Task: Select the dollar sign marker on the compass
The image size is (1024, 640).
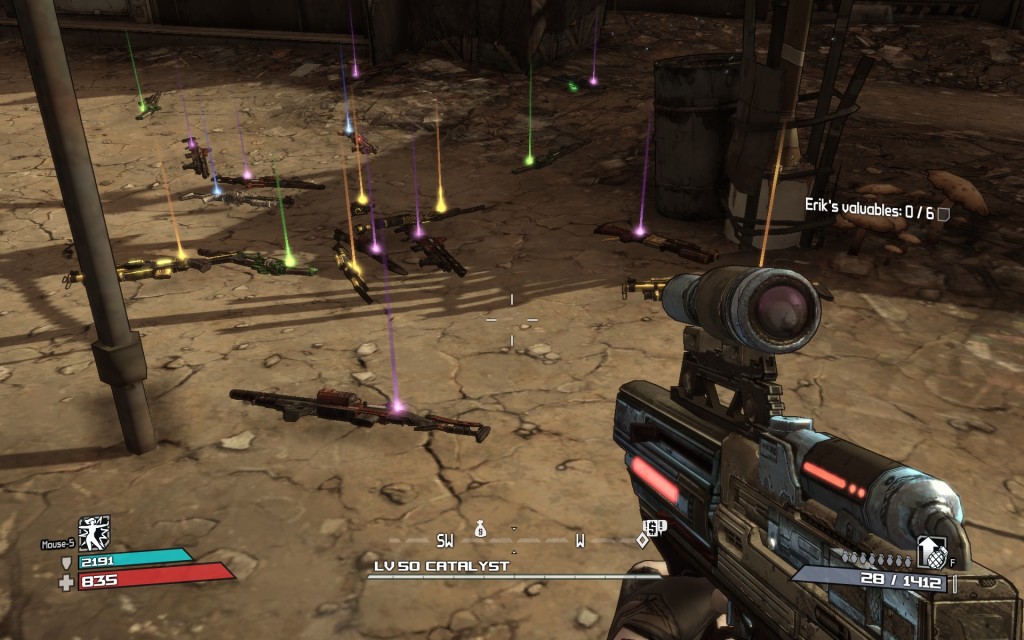Action: pyautogui.click(x=650, y=527)
